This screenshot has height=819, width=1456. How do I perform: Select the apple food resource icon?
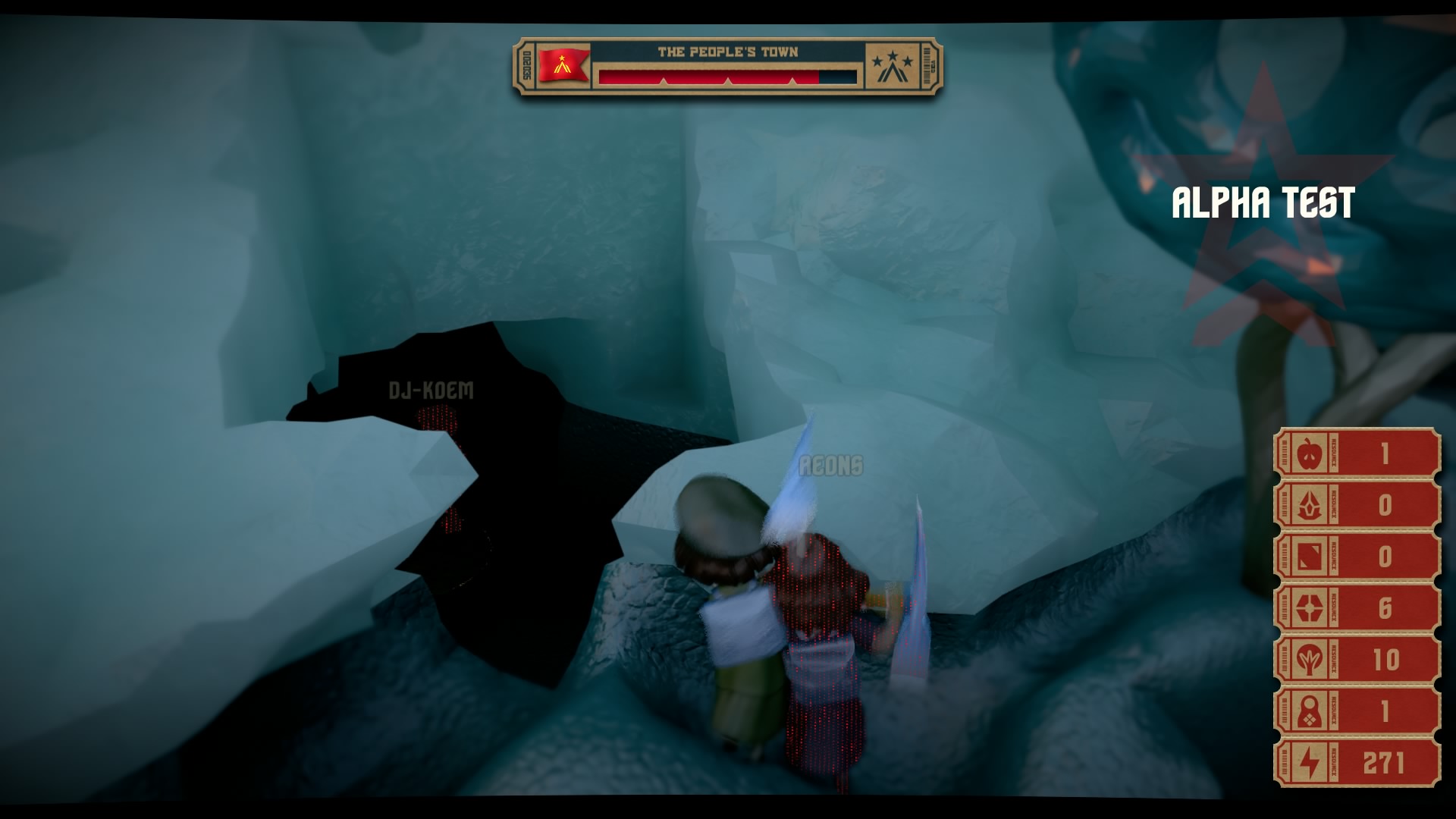pos(1308,454)
